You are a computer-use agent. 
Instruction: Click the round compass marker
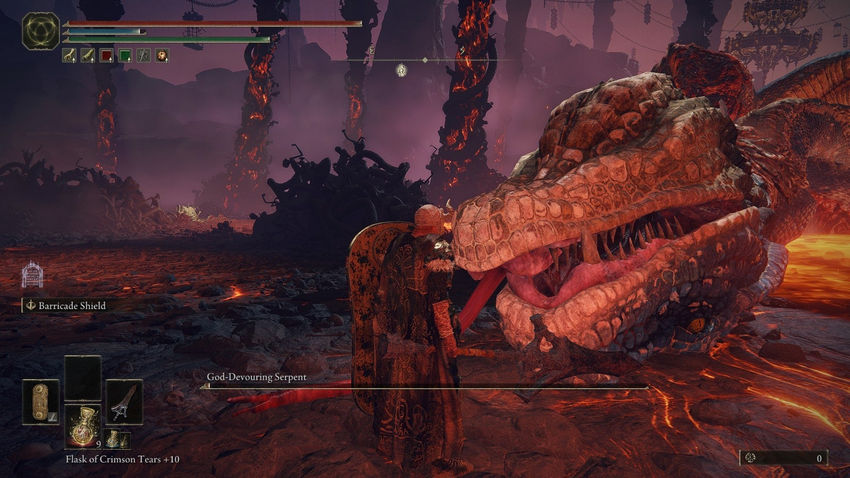(x=401, y=69)
